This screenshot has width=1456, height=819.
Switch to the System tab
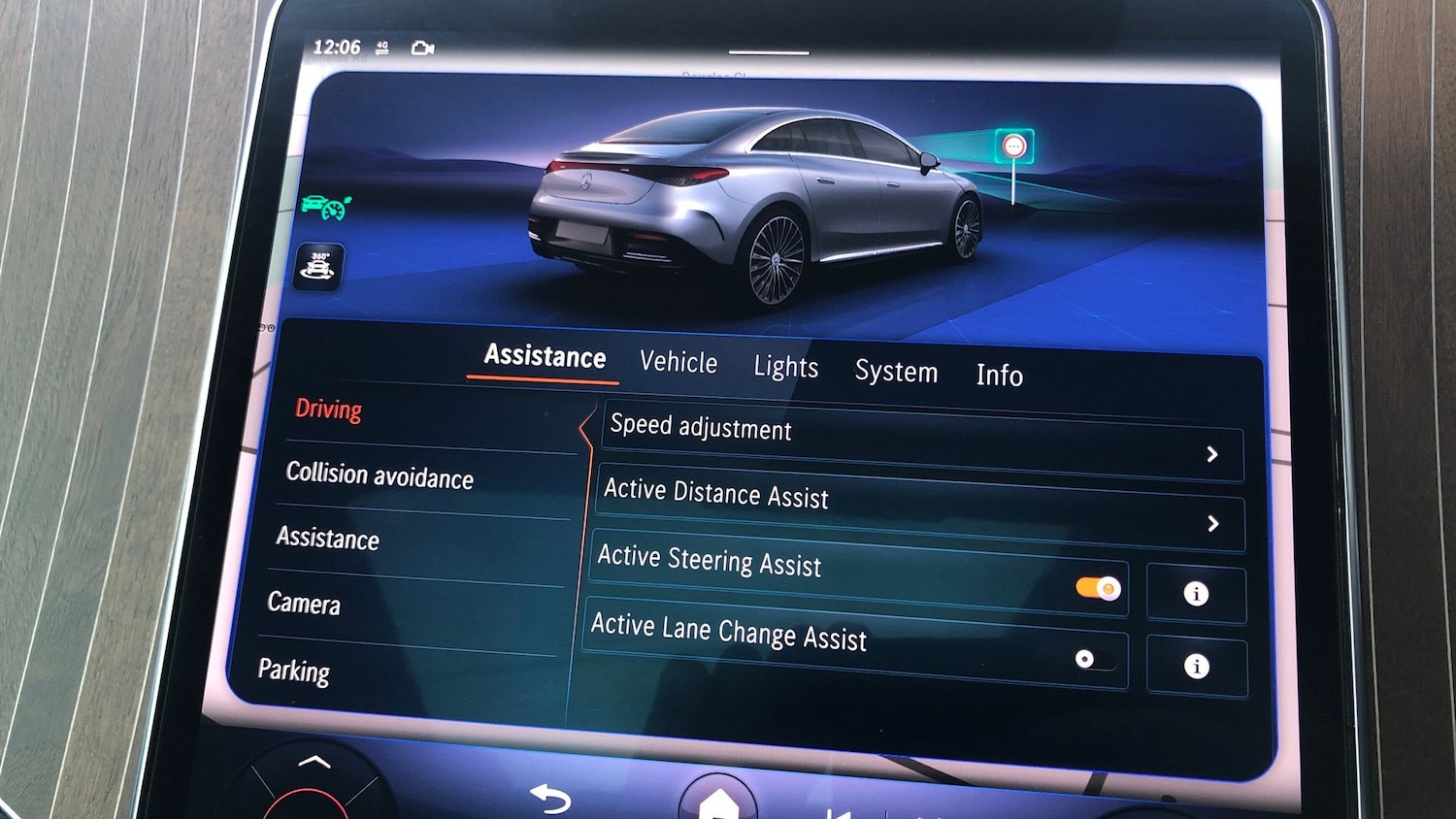tap(896, 372)
